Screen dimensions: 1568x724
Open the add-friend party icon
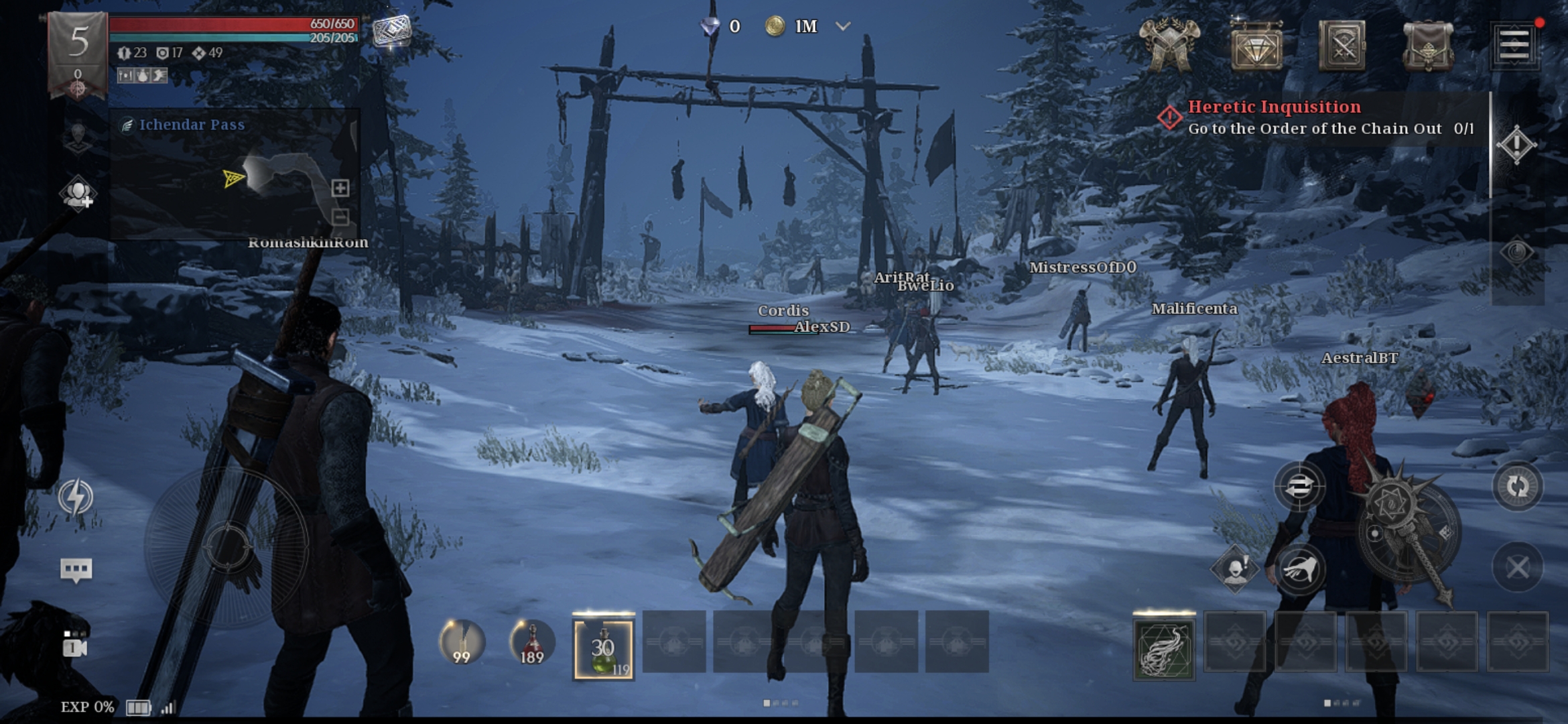(x=78, y=194)
